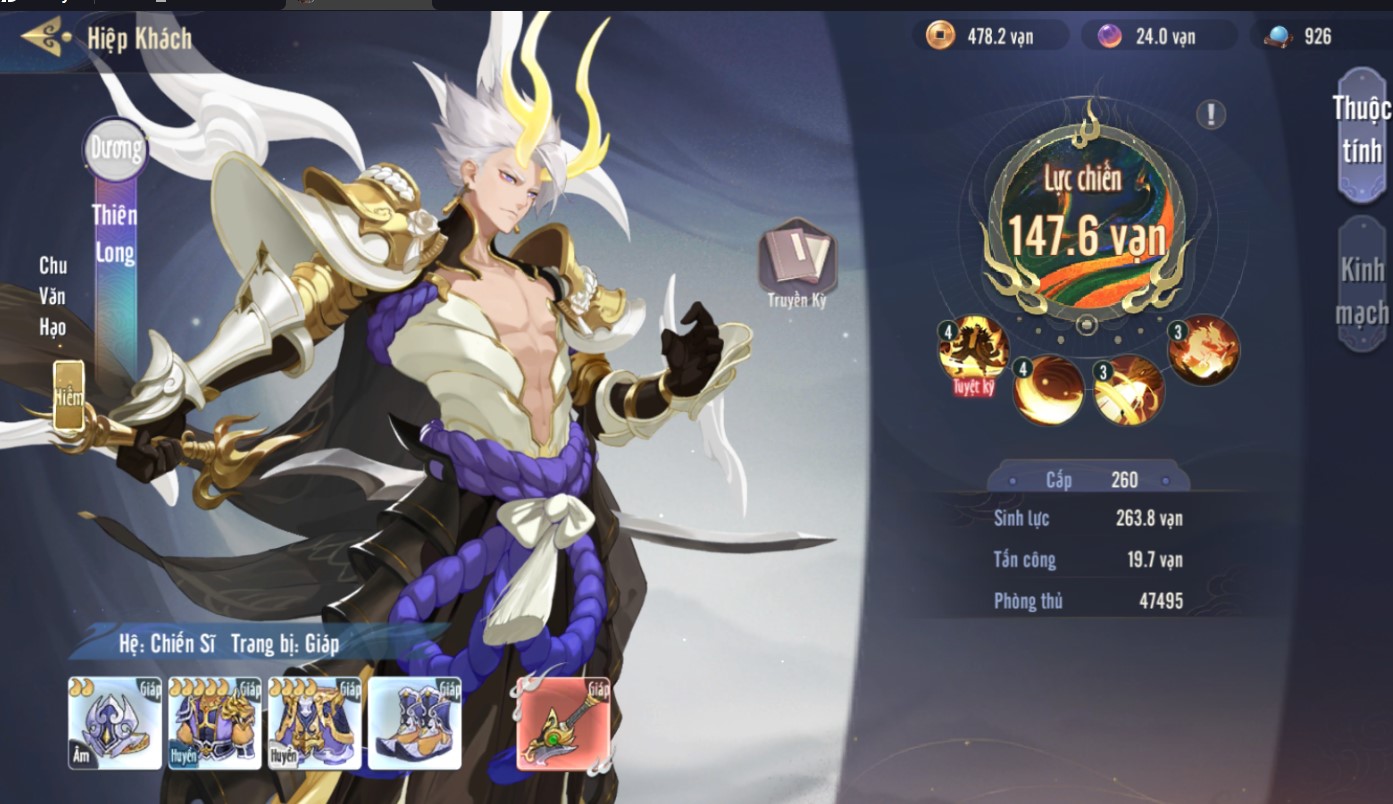Tap the Hiếm rarity tag

pos(68,396)
